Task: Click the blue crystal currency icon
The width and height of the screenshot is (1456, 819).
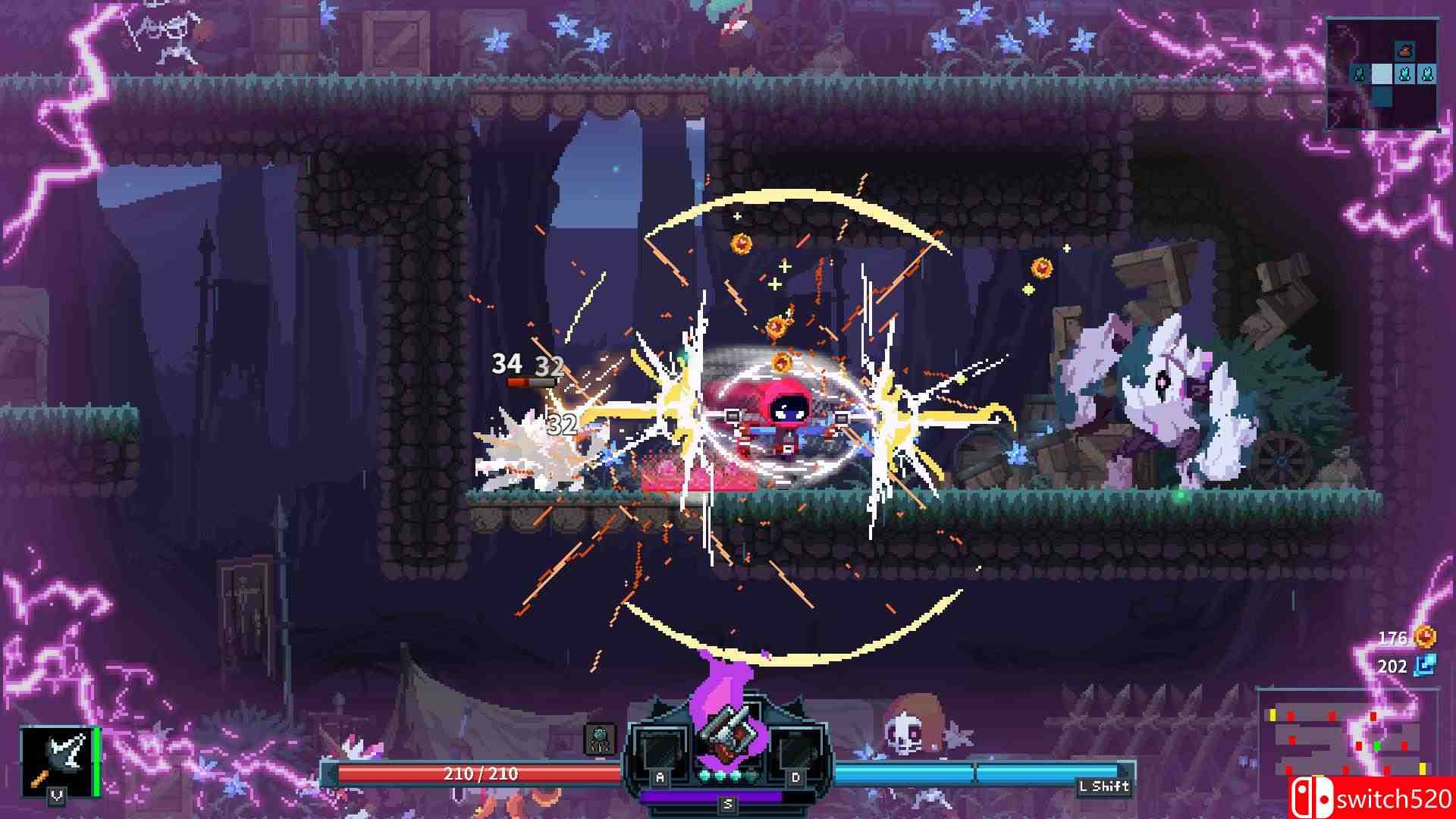Action: [1424, 667]
